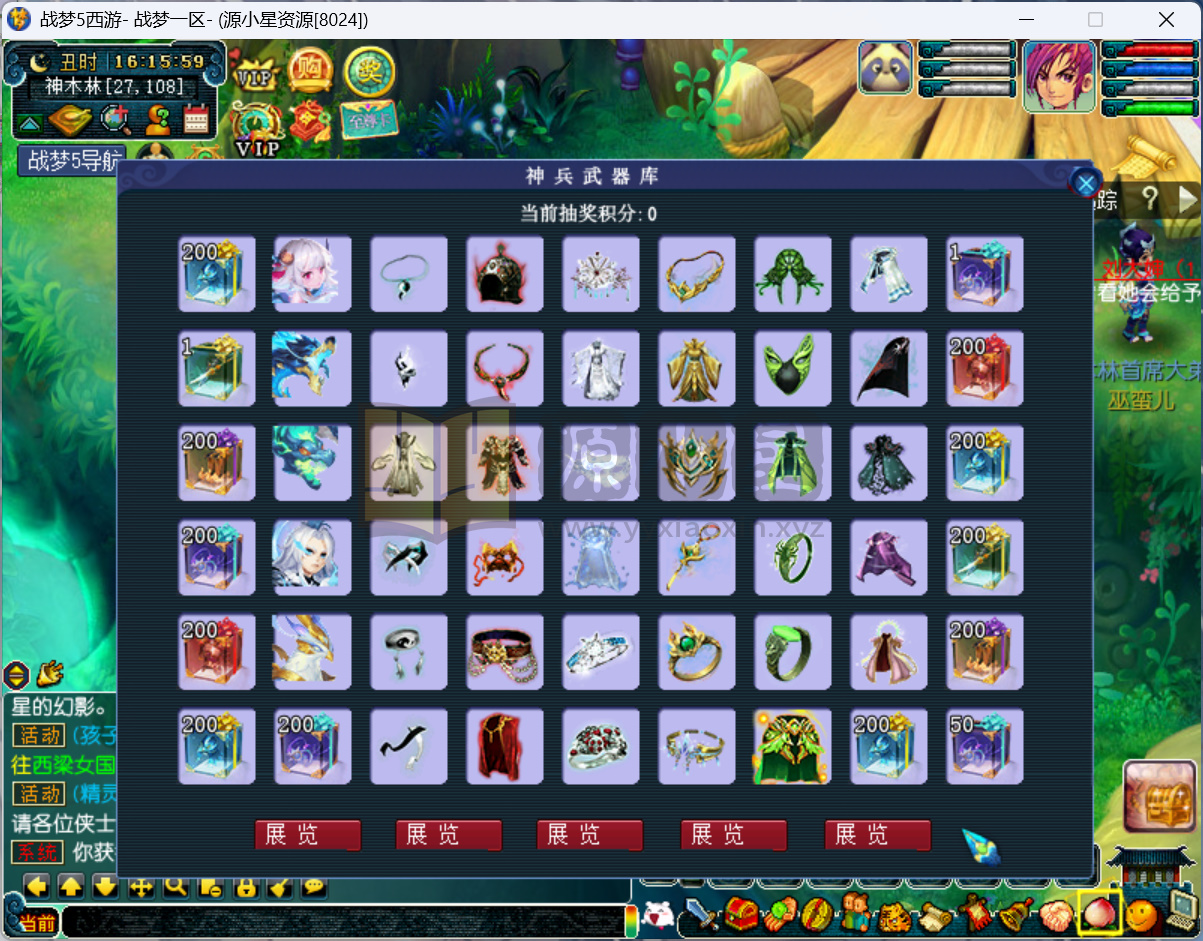Use the highlighted peach icon in toolbar

click(x=1100, y=913)
